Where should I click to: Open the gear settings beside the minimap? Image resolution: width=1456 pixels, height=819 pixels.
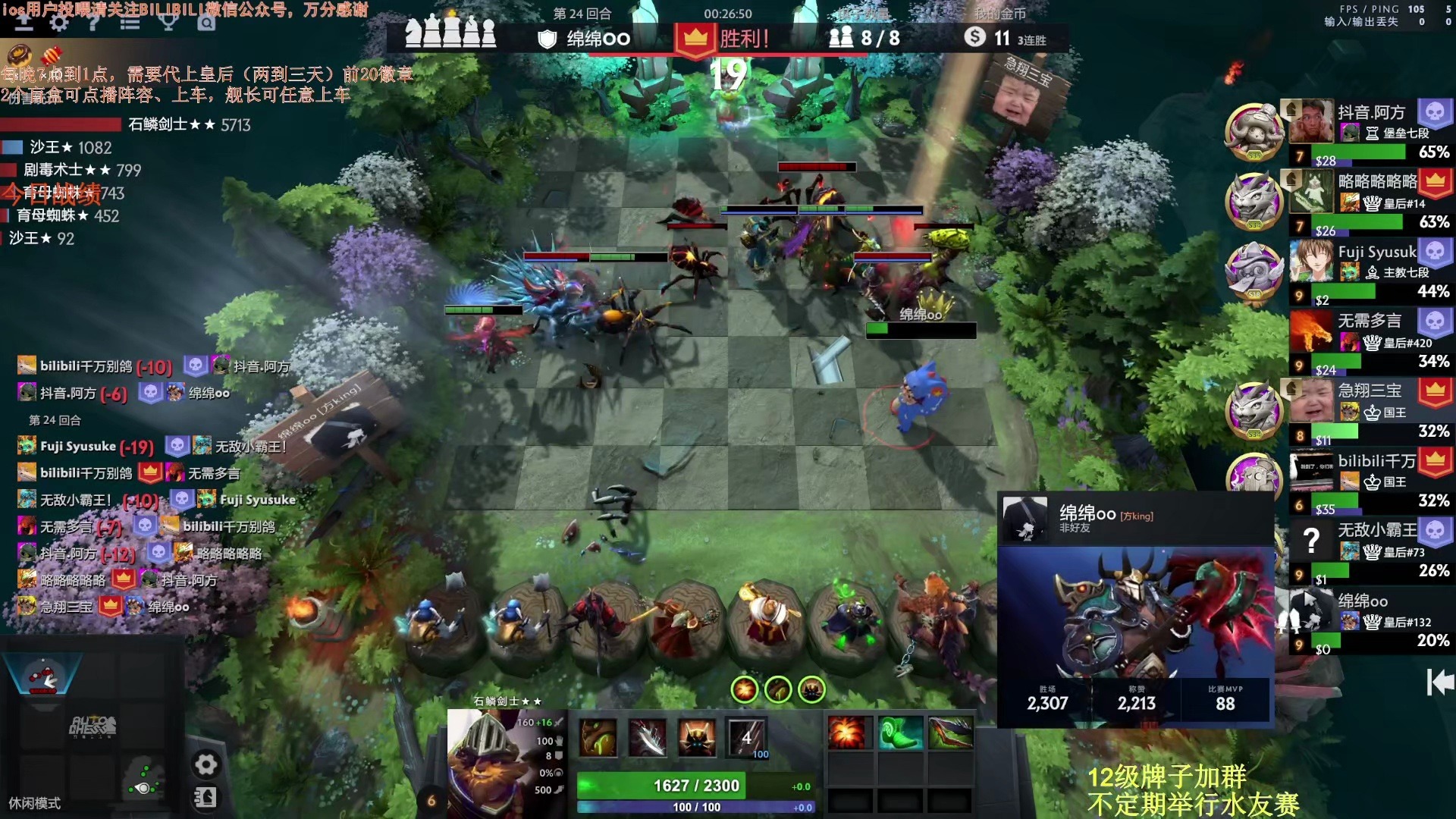206,764
